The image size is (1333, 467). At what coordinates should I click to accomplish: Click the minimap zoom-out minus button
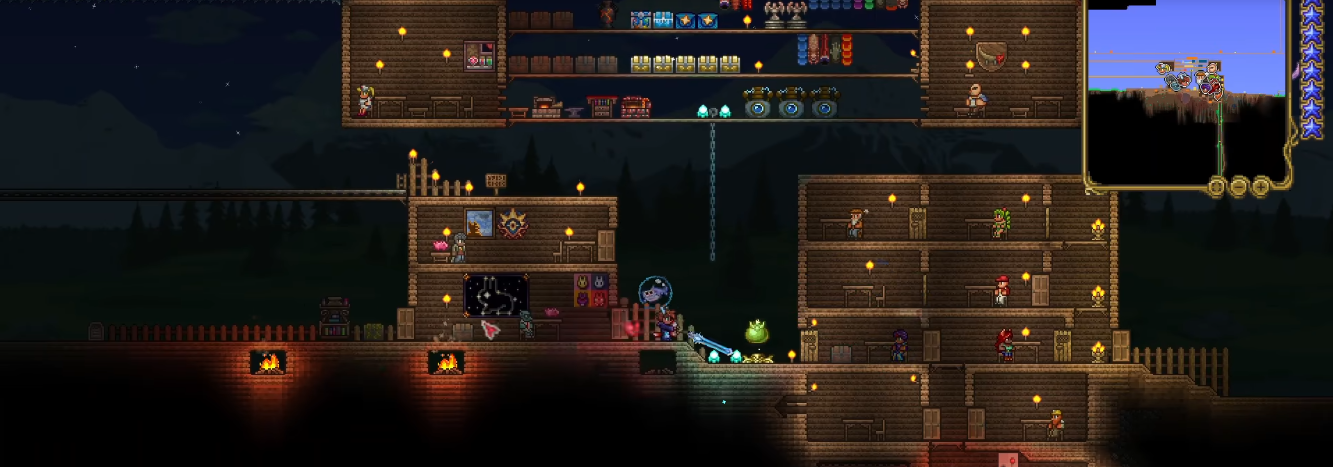(x=1239, y=185)
